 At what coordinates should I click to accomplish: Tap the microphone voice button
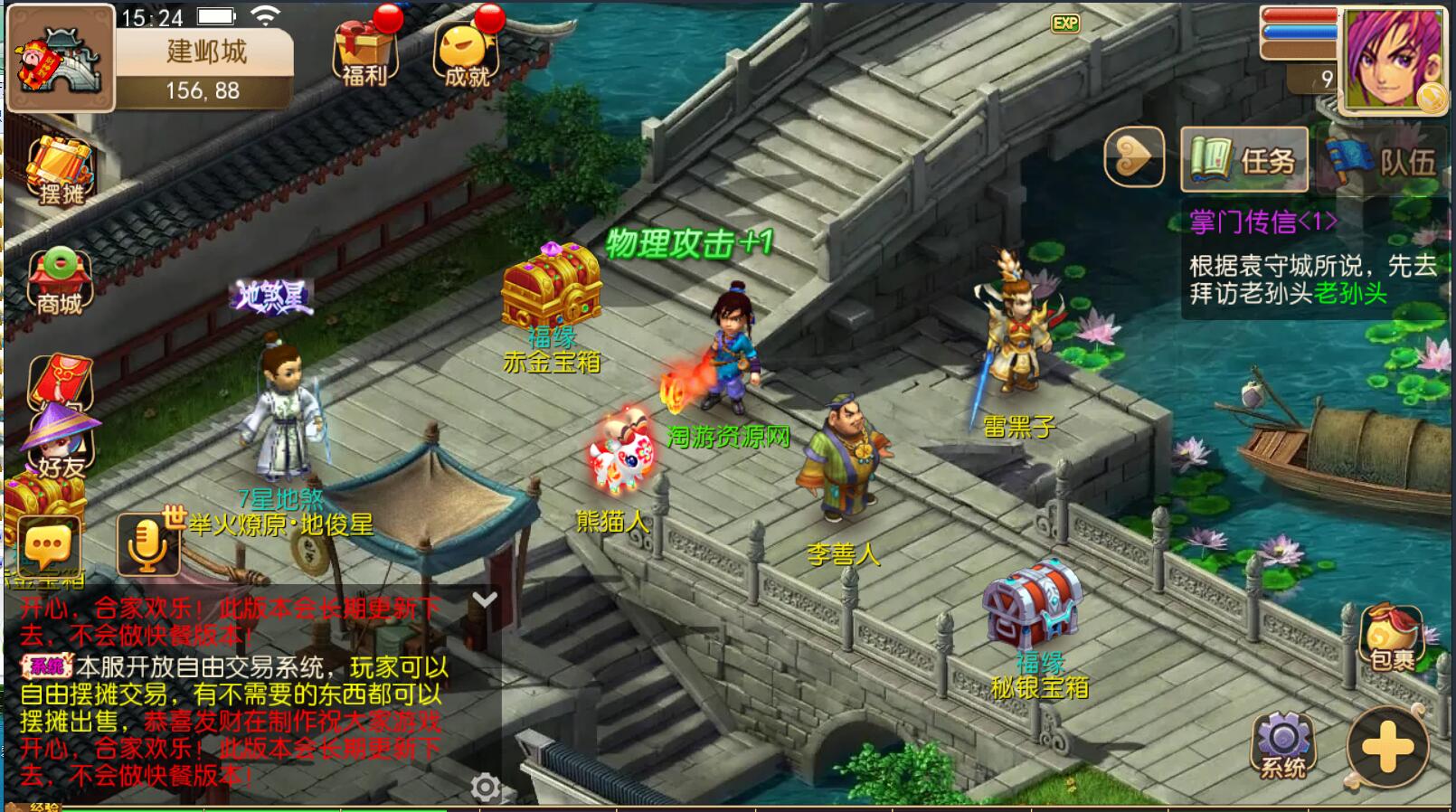[147, 545]
